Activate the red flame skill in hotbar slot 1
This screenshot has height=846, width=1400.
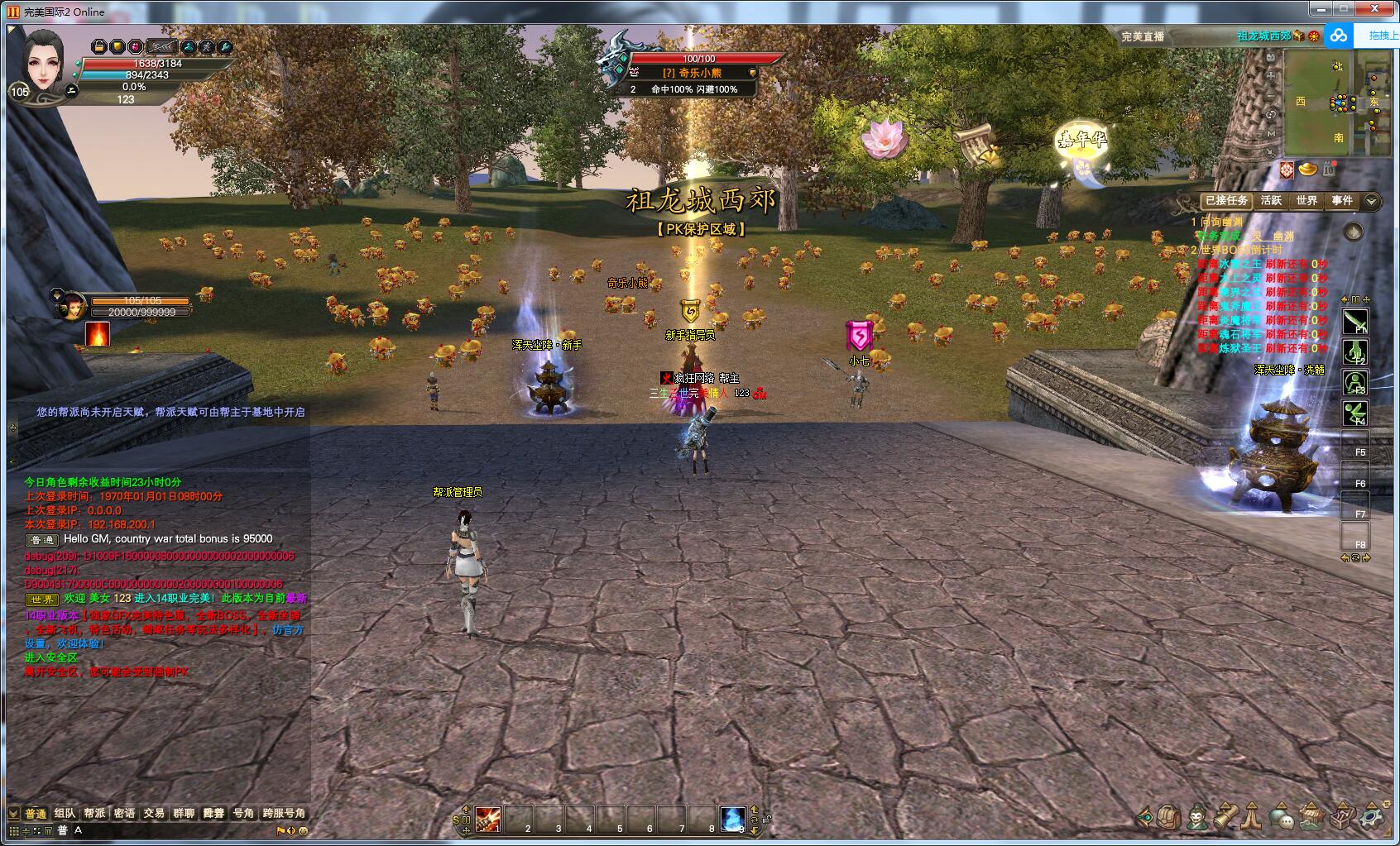[x=487, y=818]
